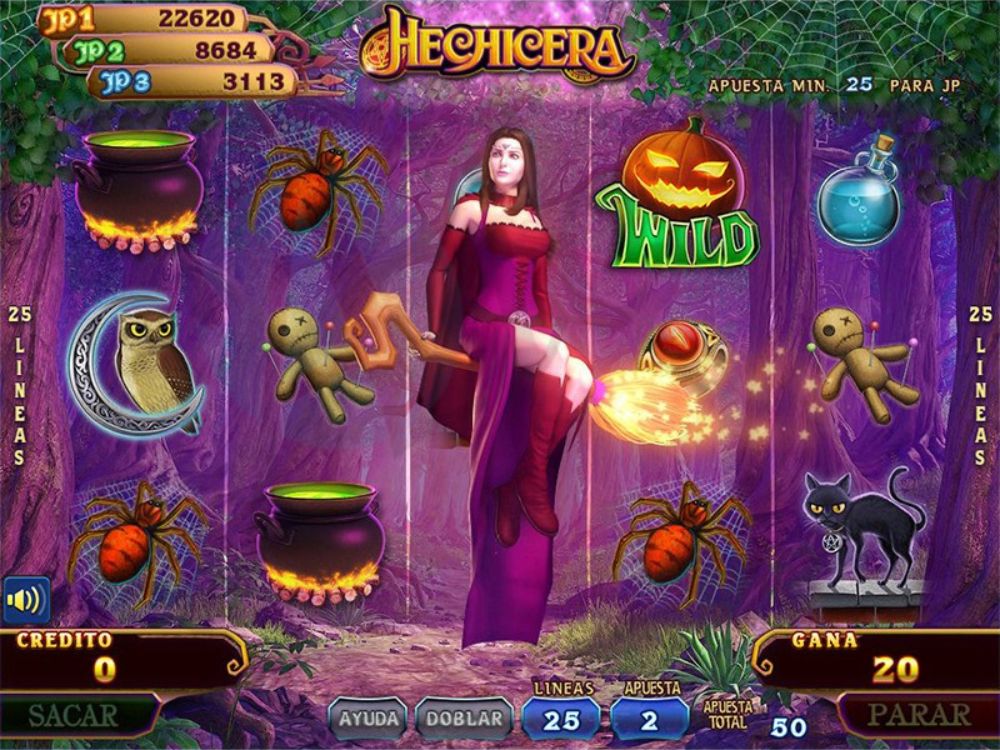This screenshot has height=750, width=1000.
Task: Activate the DOBLAR double-up button
Action: coord(463,718)
